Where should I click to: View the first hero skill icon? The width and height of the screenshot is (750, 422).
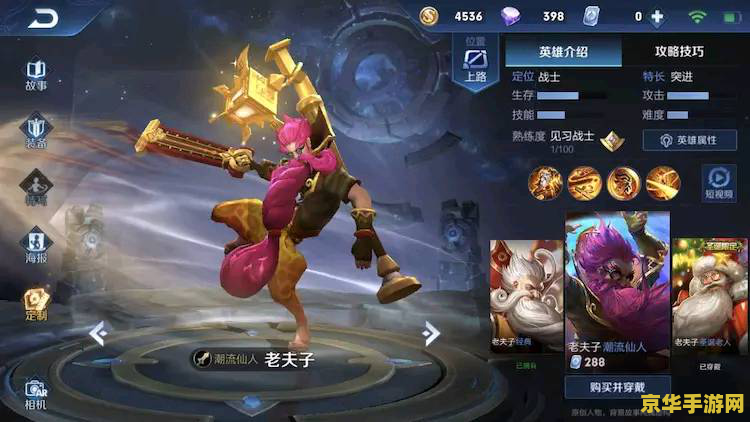point(545,183)
